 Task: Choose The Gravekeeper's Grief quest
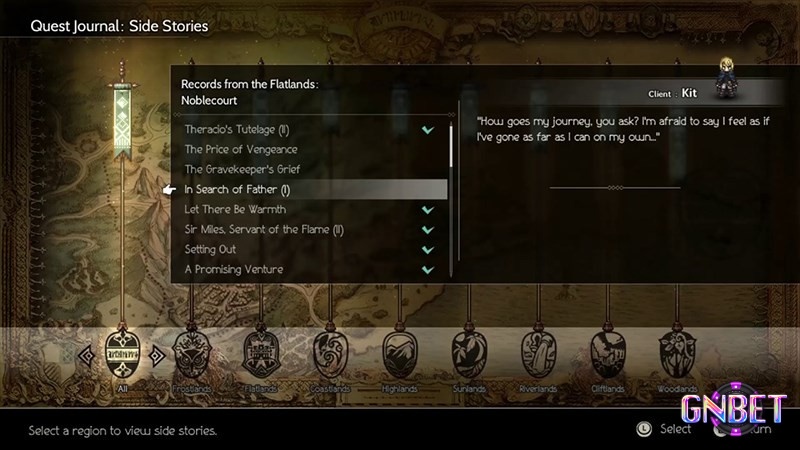click(242, 170)
